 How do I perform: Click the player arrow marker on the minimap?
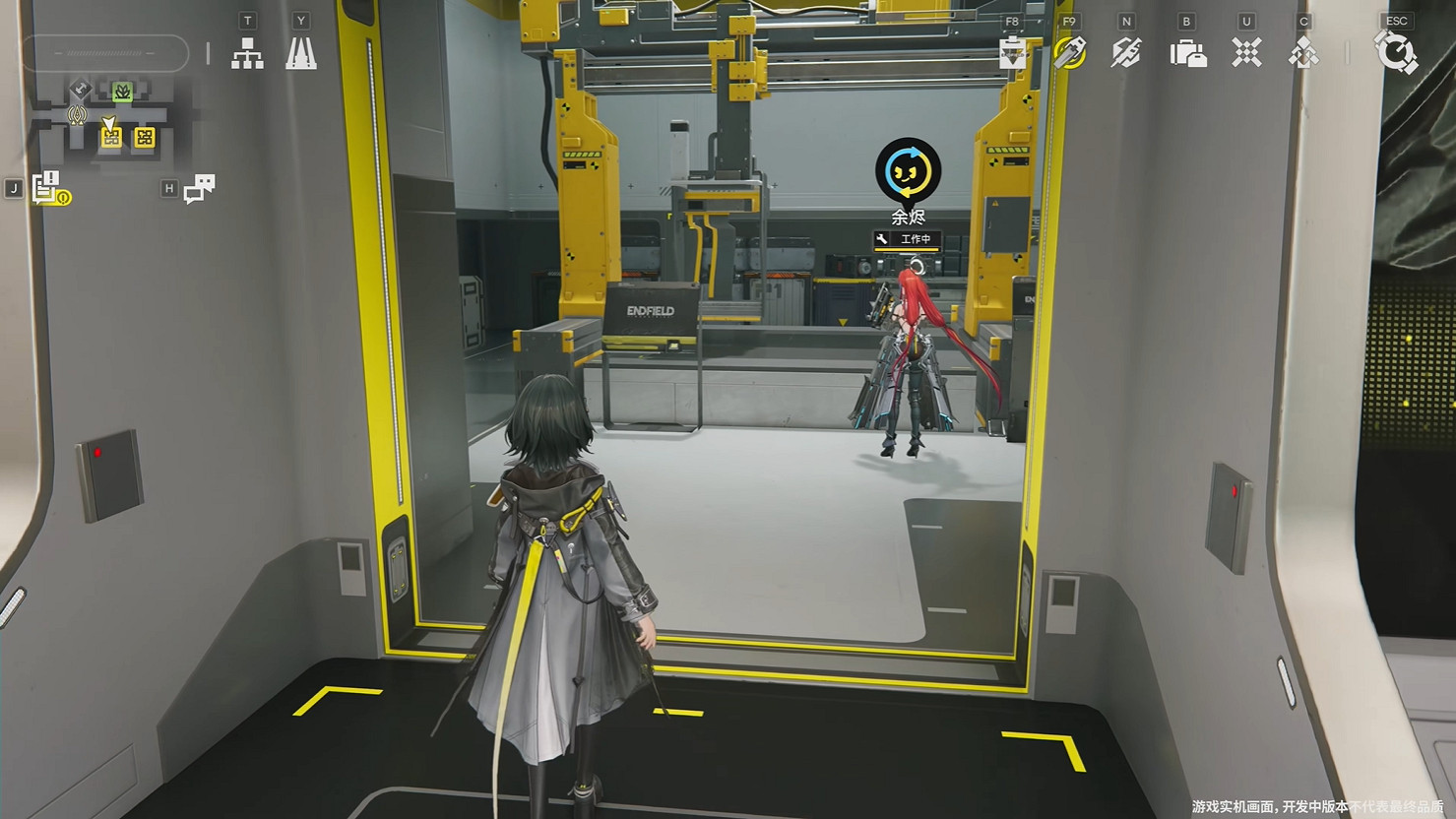point(109,122)
